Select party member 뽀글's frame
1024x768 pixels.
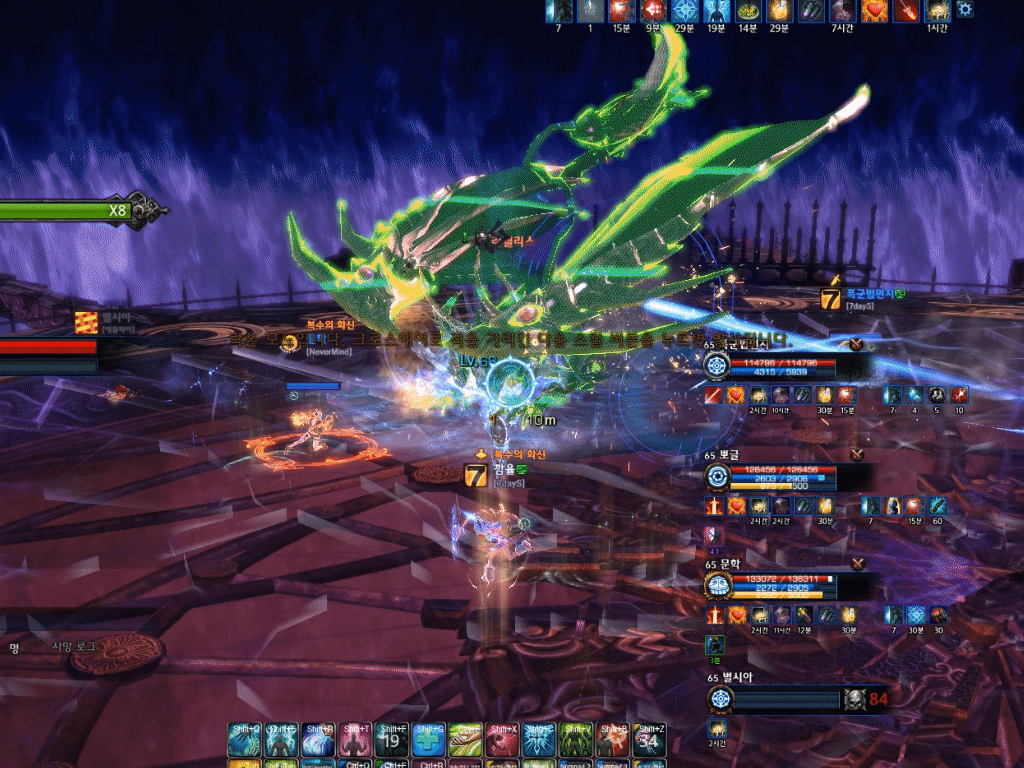click(x=780, y=475)
